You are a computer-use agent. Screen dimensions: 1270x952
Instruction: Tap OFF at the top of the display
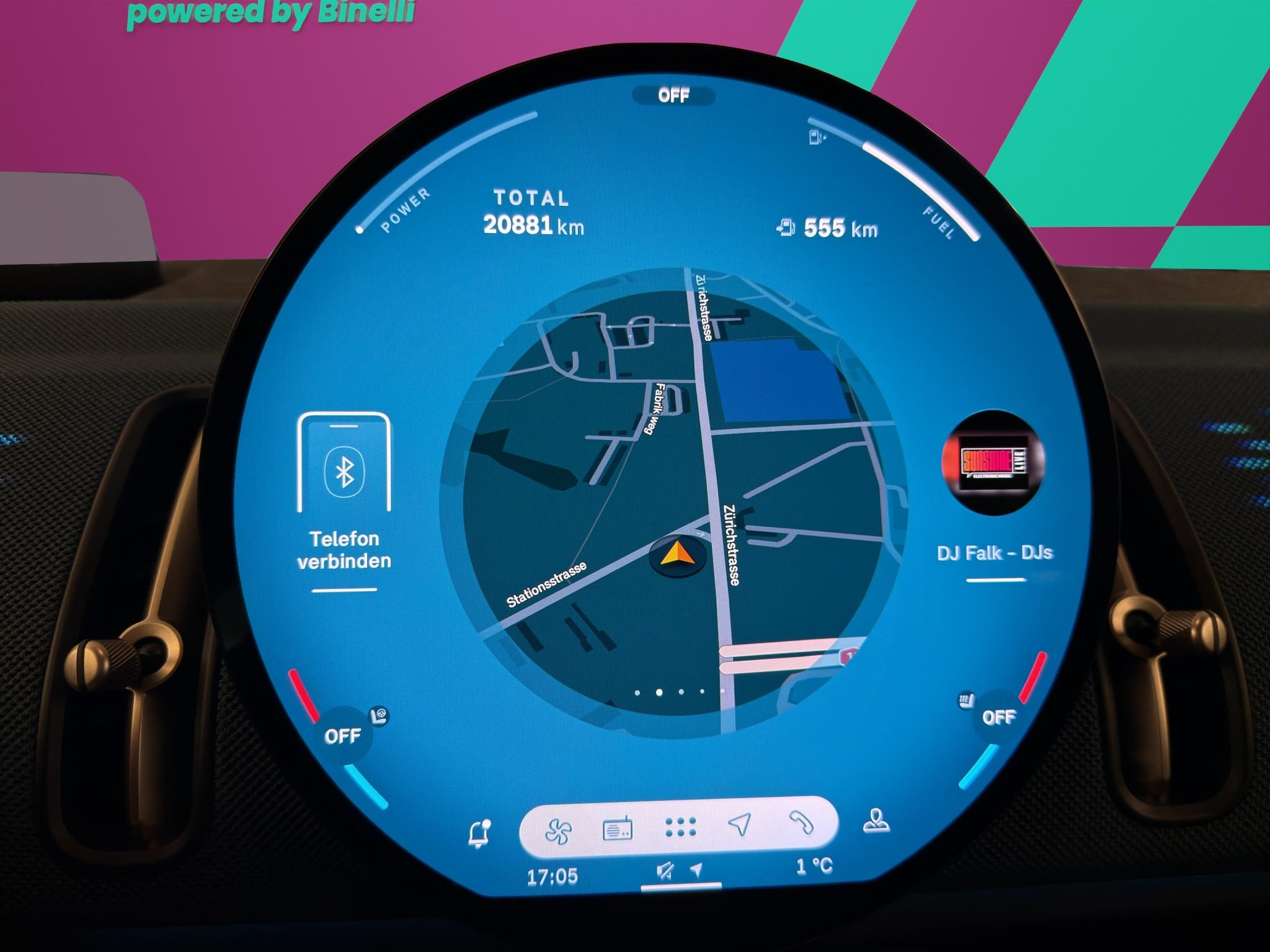pyautogui.click(x=676, y=94)
